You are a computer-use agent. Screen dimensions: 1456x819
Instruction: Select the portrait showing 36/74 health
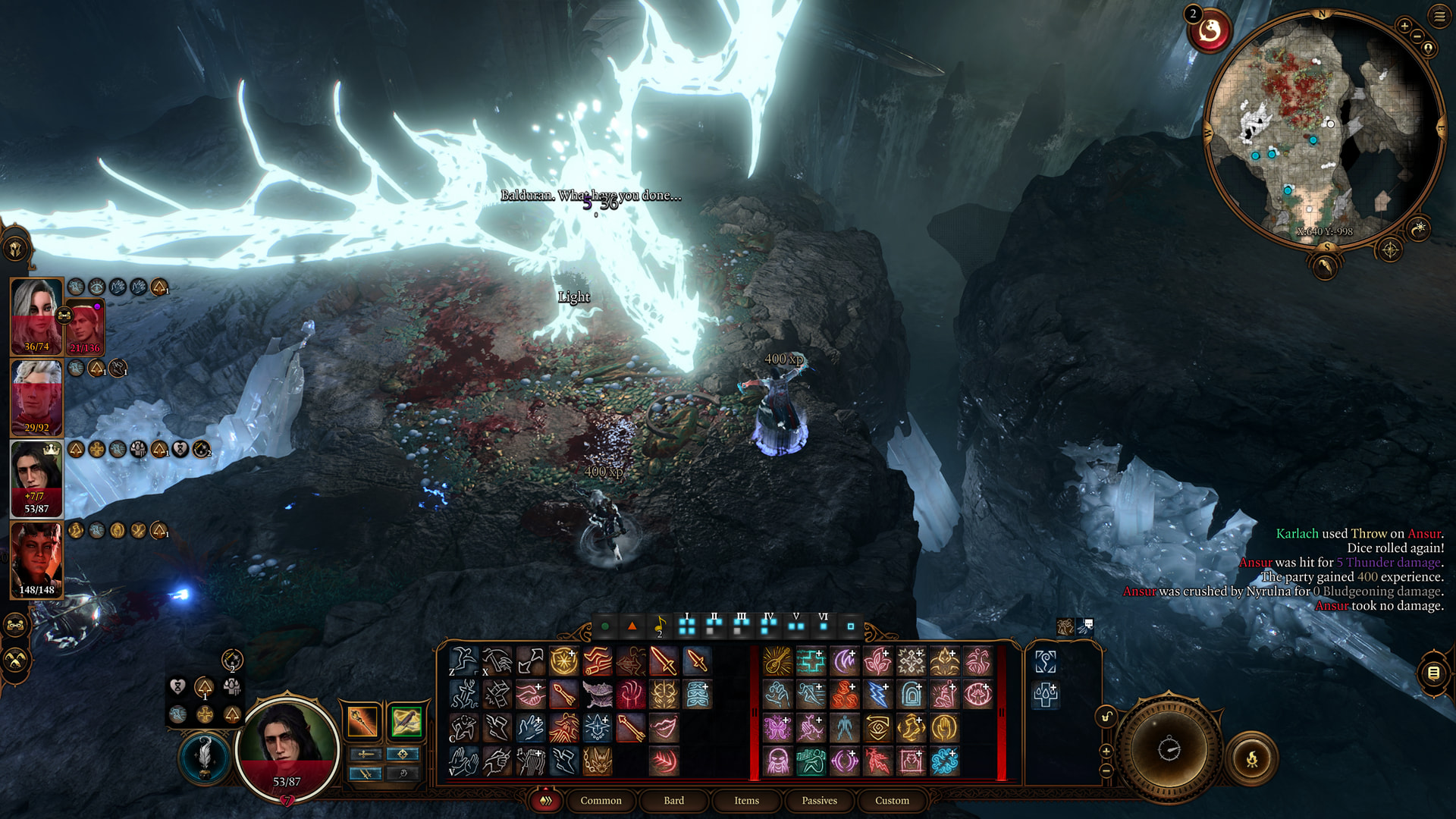coord(36,315)
